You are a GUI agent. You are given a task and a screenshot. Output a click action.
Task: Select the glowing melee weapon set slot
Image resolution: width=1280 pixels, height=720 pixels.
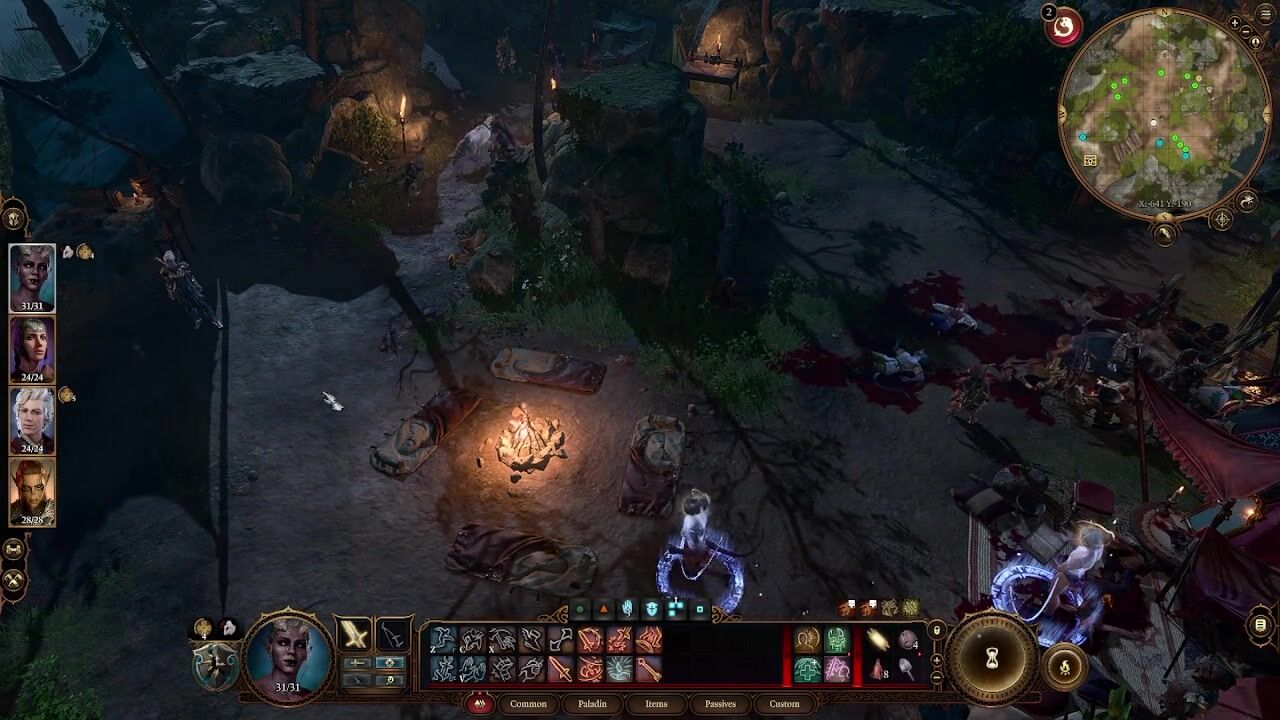[355, 634]
